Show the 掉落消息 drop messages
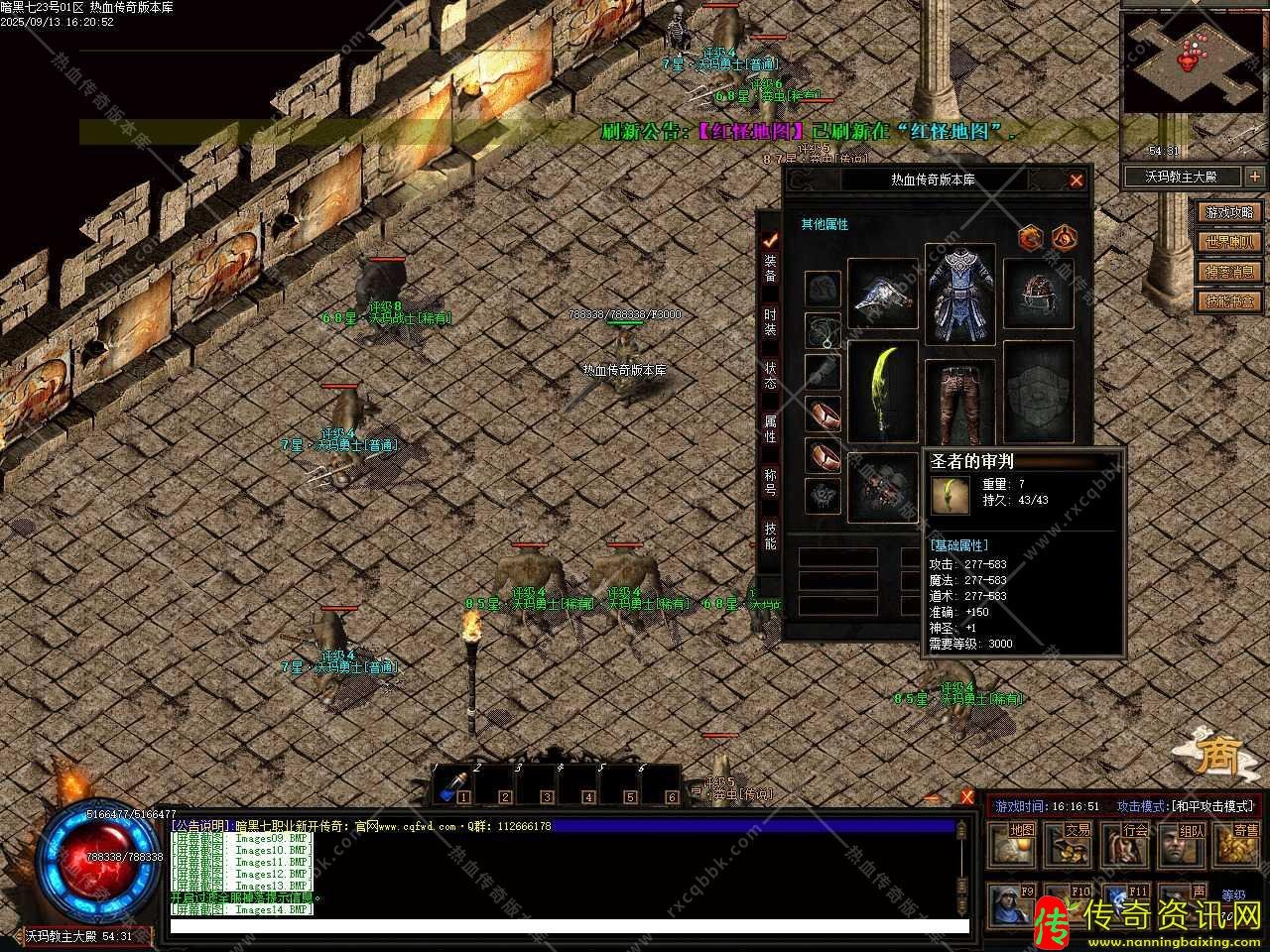 1229,272
